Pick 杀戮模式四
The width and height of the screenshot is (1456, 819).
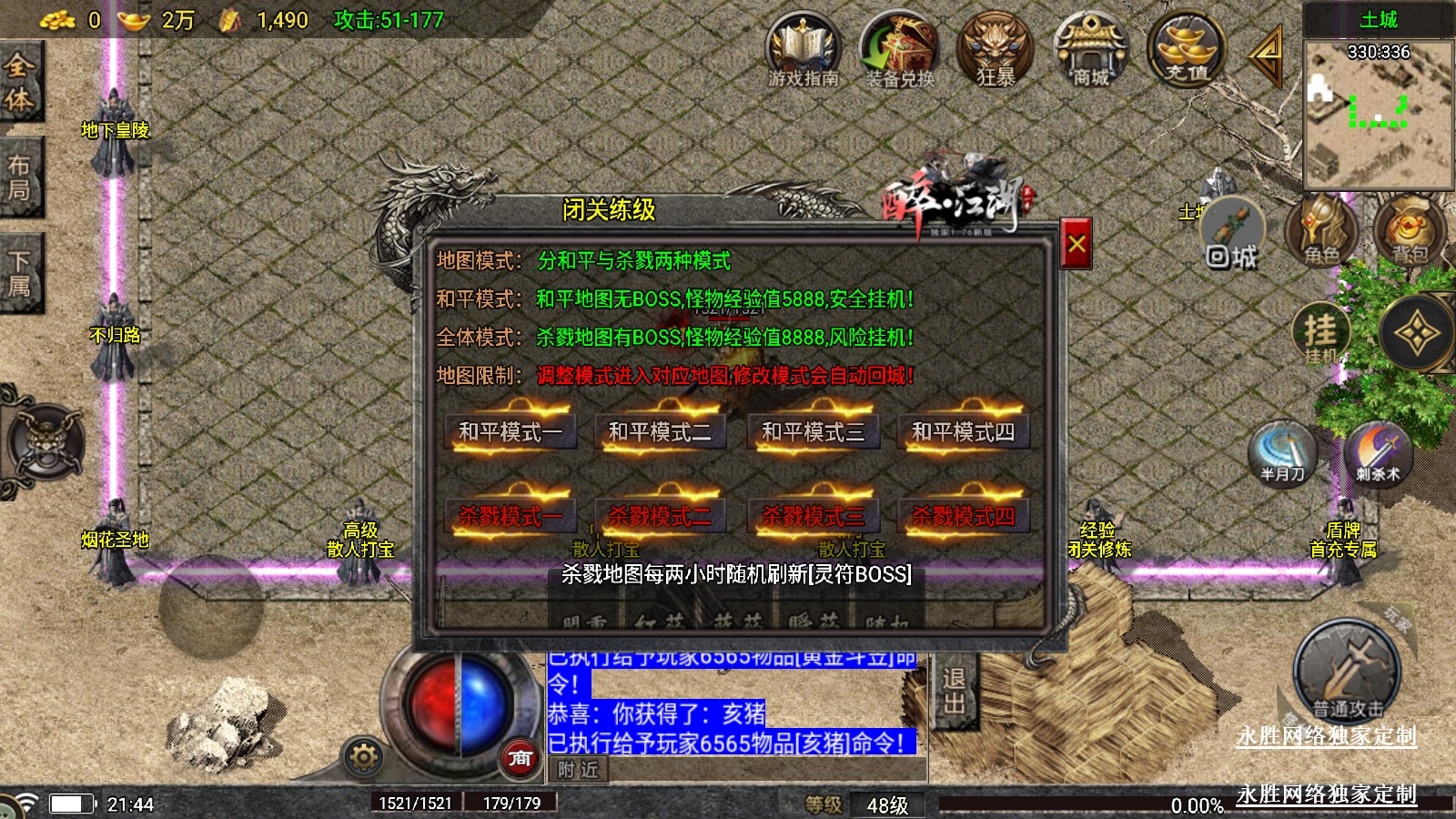pyautogui.click(x=963, y=516)
